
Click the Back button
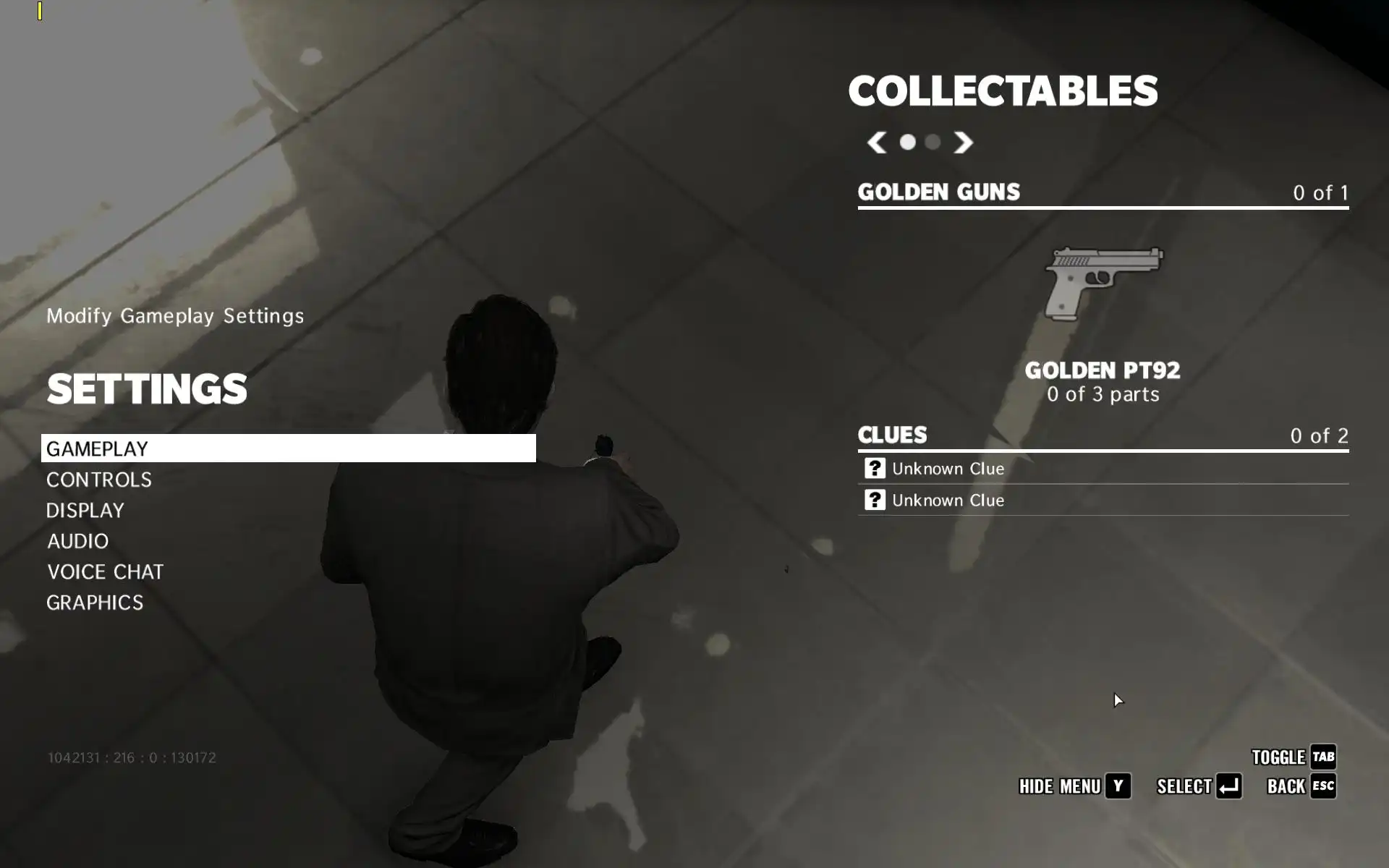click(x=1301, y=786)
